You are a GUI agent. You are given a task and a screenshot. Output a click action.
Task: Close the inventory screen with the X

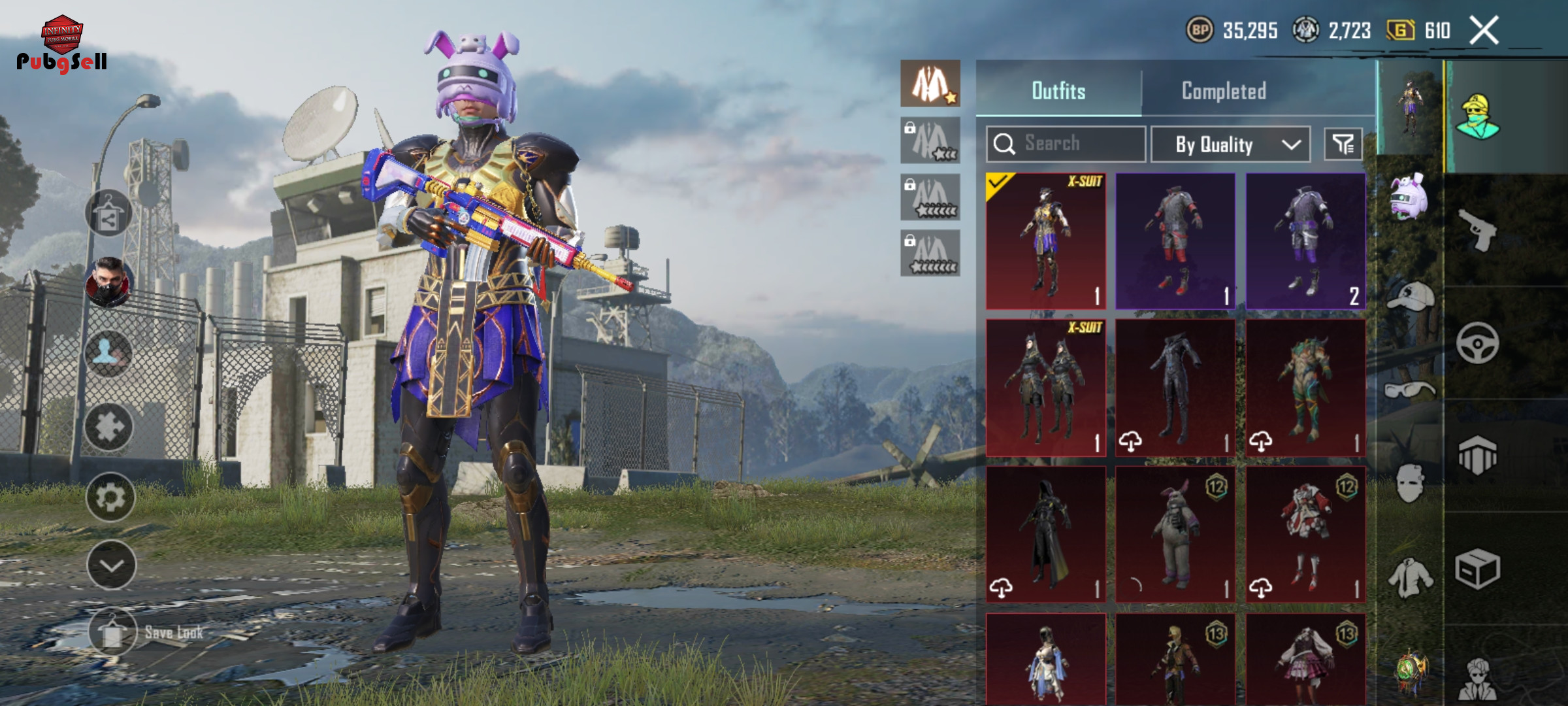click(x=1484, y=30)
